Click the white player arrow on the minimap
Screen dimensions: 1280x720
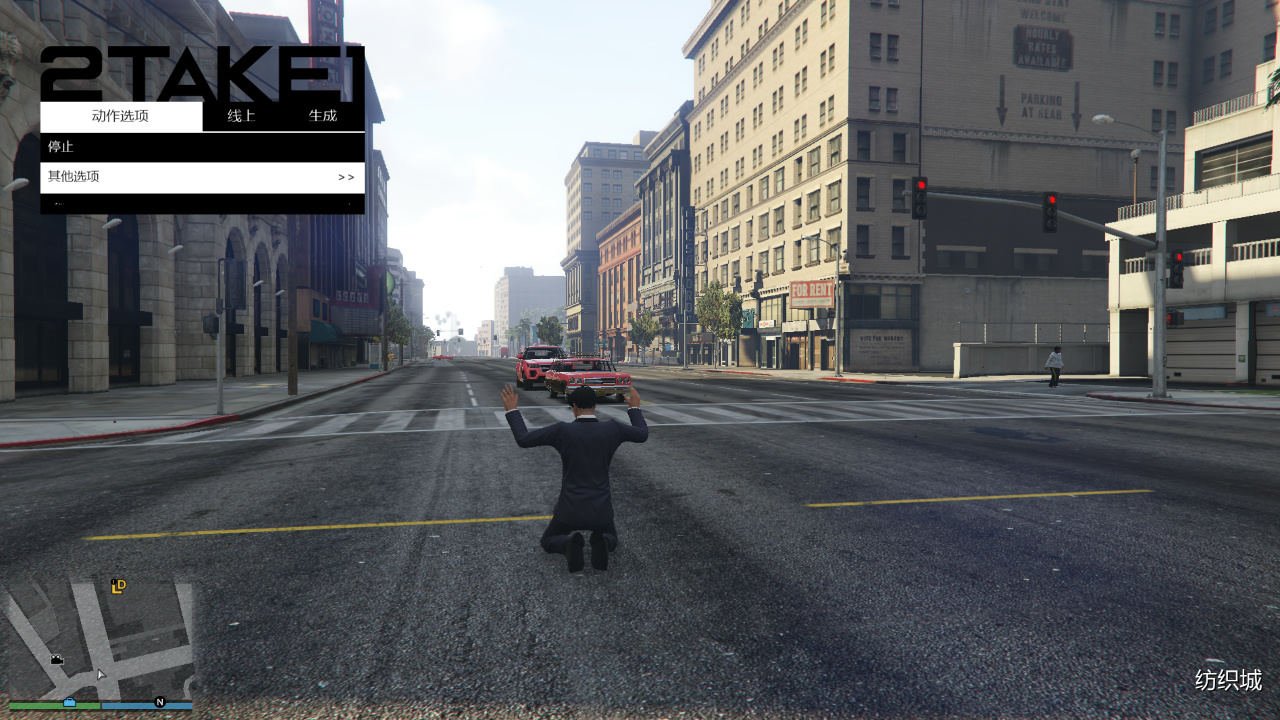point(101,674)
